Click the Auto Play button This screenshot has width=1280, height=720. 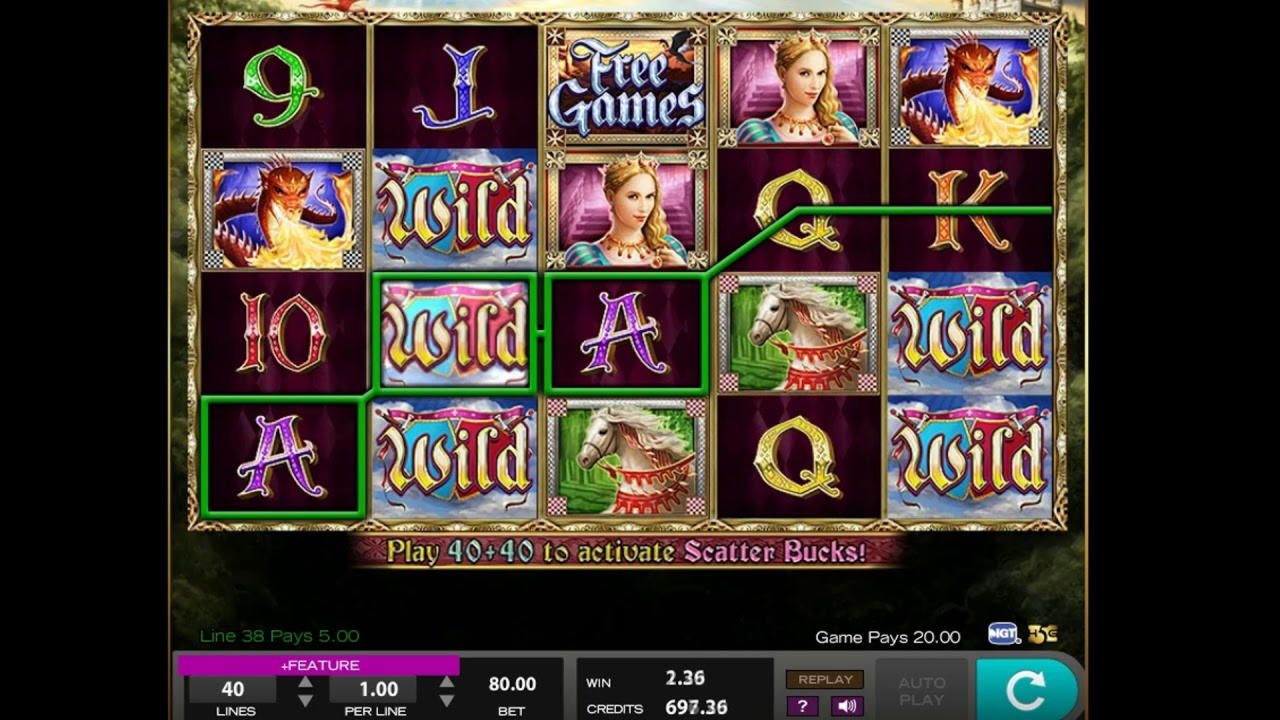pos(921,690)
